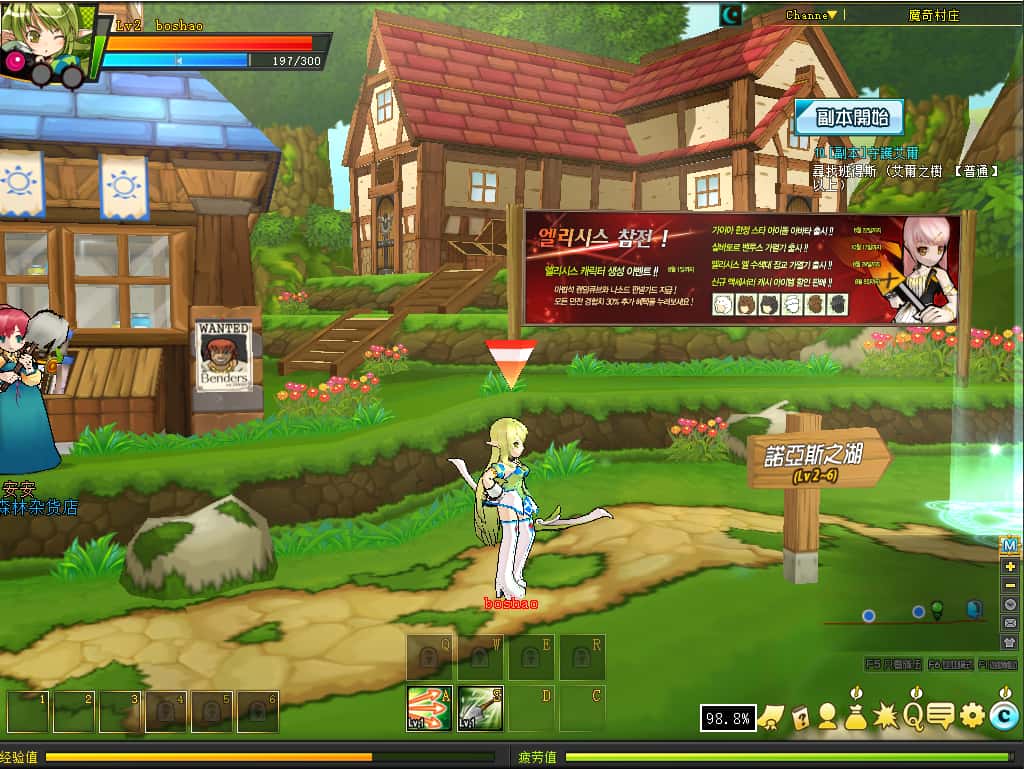1024x769 pixels.
Task: Toggle the minimap with the M button
Action: (x=1010, y=545)
